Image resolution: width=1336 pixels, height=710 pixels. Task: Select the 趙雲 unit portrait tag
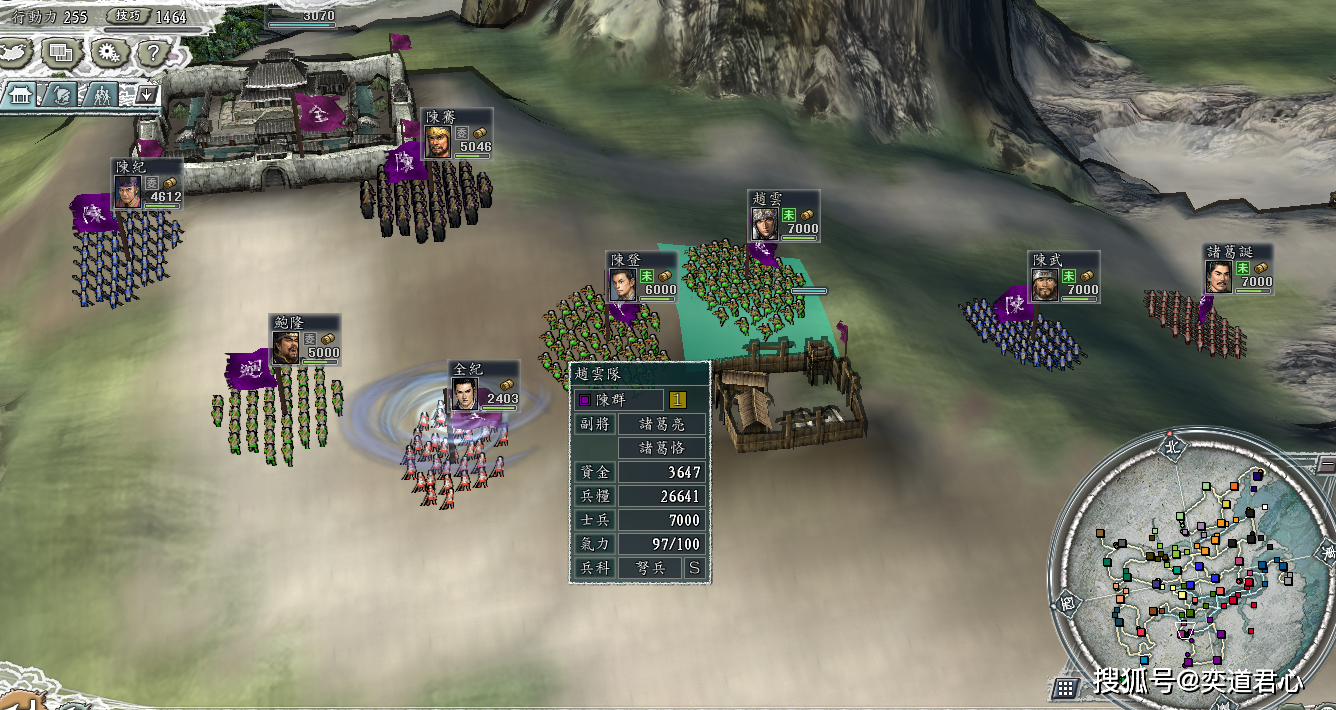tap(784, 215)
